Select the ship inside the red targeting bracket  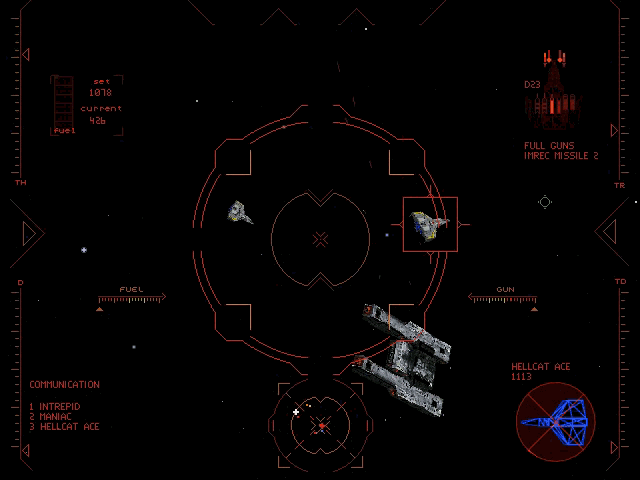[x=430, y=225]
